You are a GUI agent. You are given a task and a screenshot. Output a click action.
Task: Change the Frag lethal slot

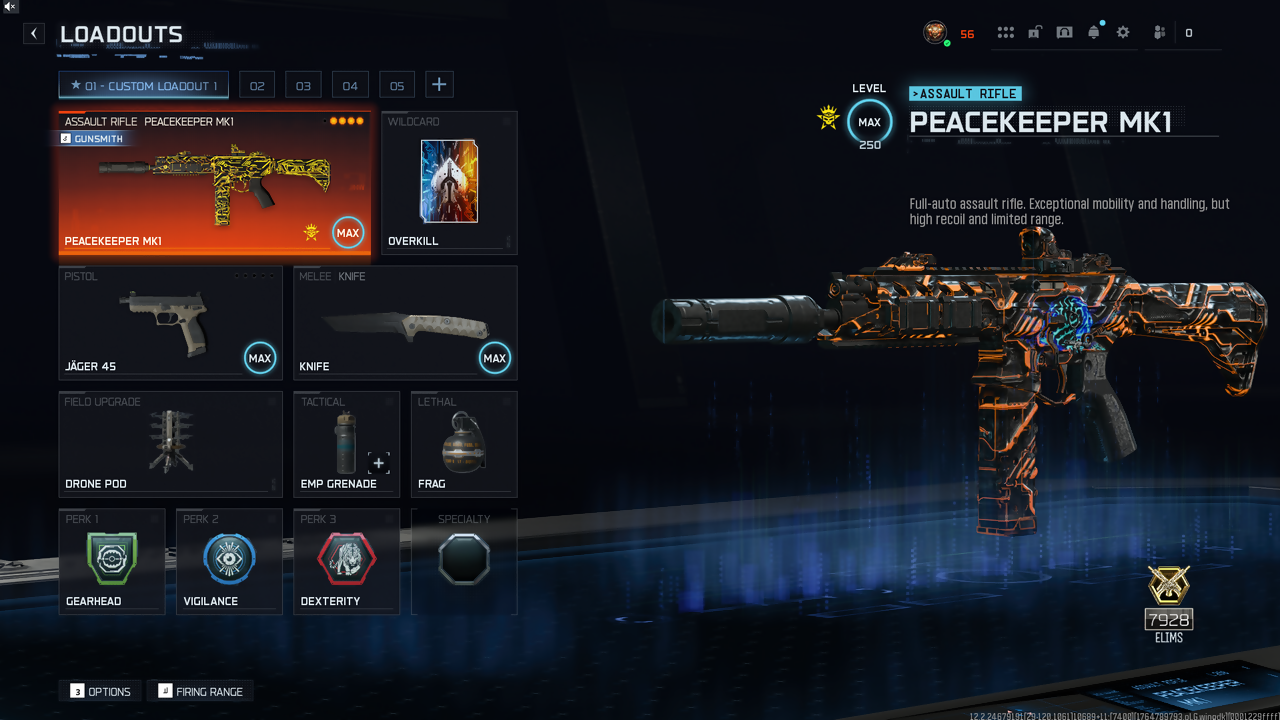[463, 444]
